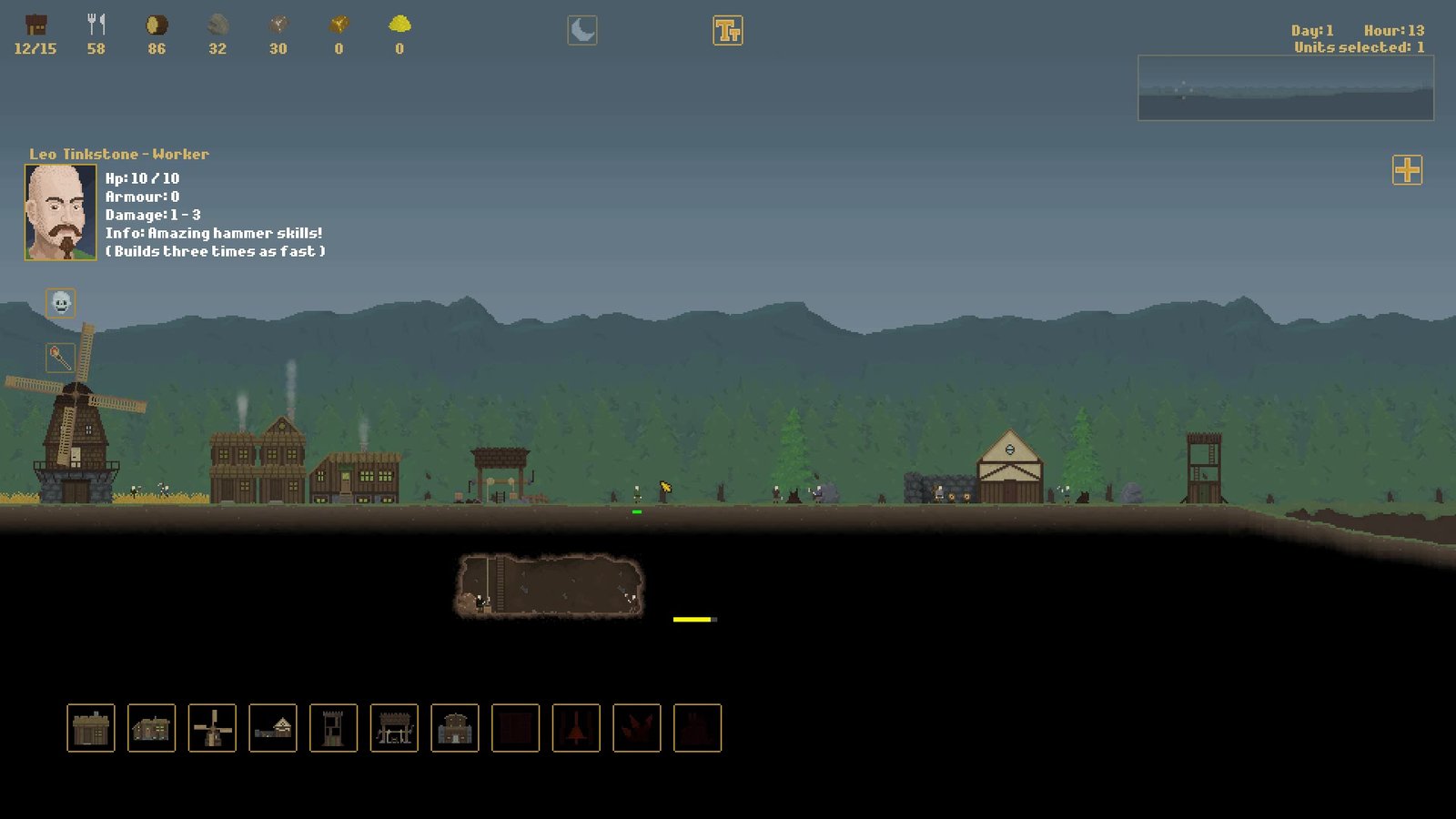Click the wood log resource icon
The image size is (1456, 819).
tap(157, 23)
